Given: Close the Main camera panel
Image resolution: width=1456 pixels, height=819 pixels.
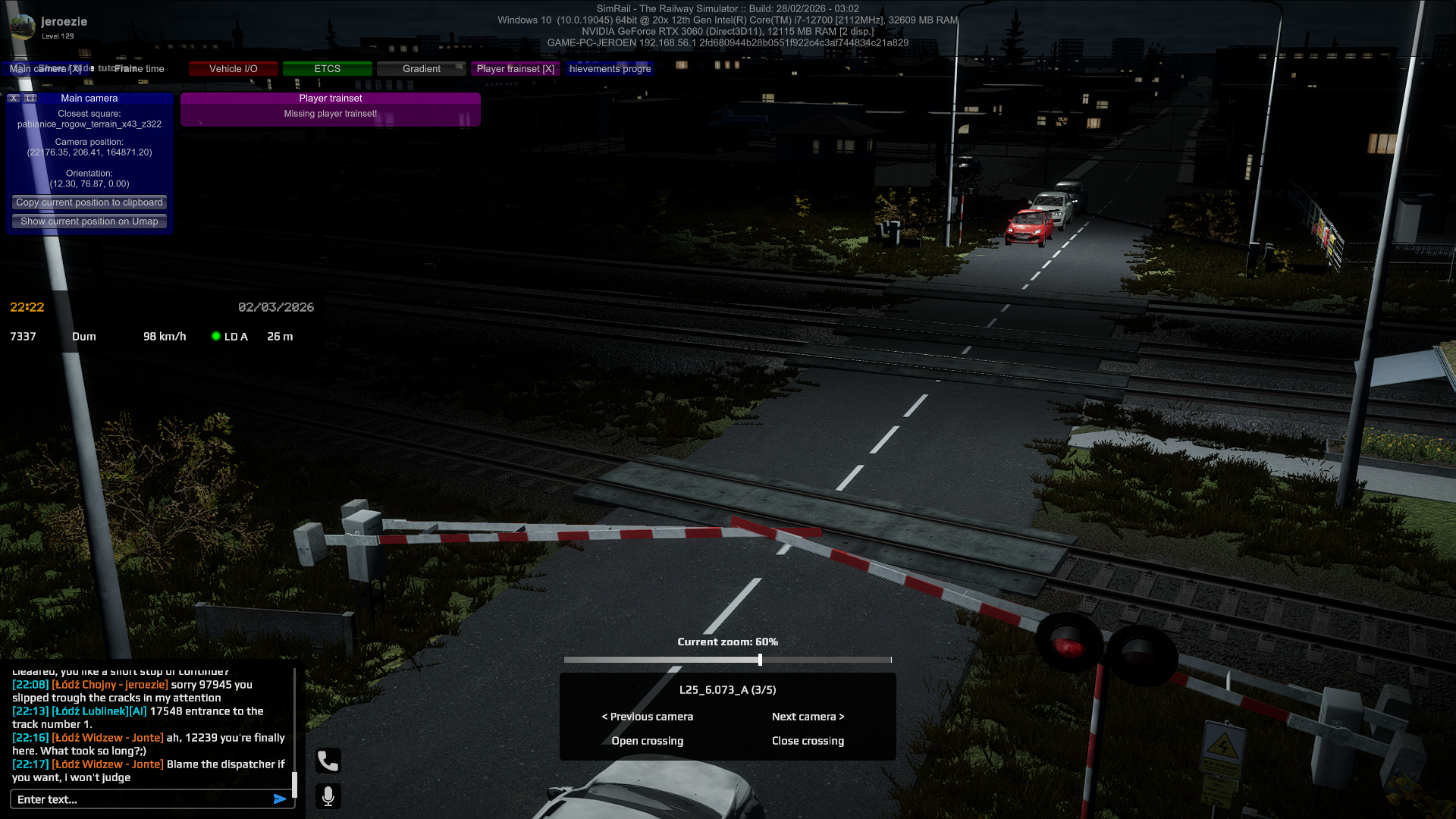Looking at the screenshot, I should pyautogui.click(x=14, y=99).
